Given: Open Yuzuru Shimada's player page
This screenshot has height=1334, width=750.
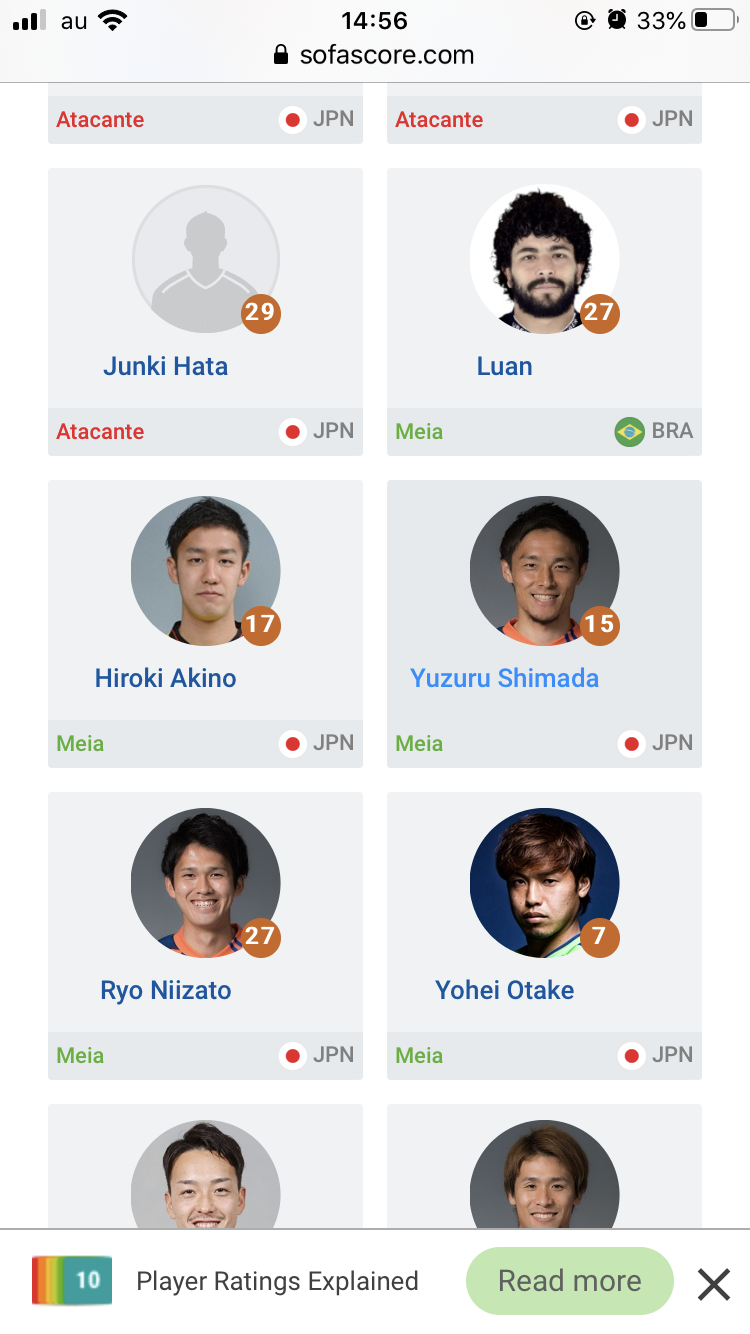Looking at the screenshot, I should 504,679.
